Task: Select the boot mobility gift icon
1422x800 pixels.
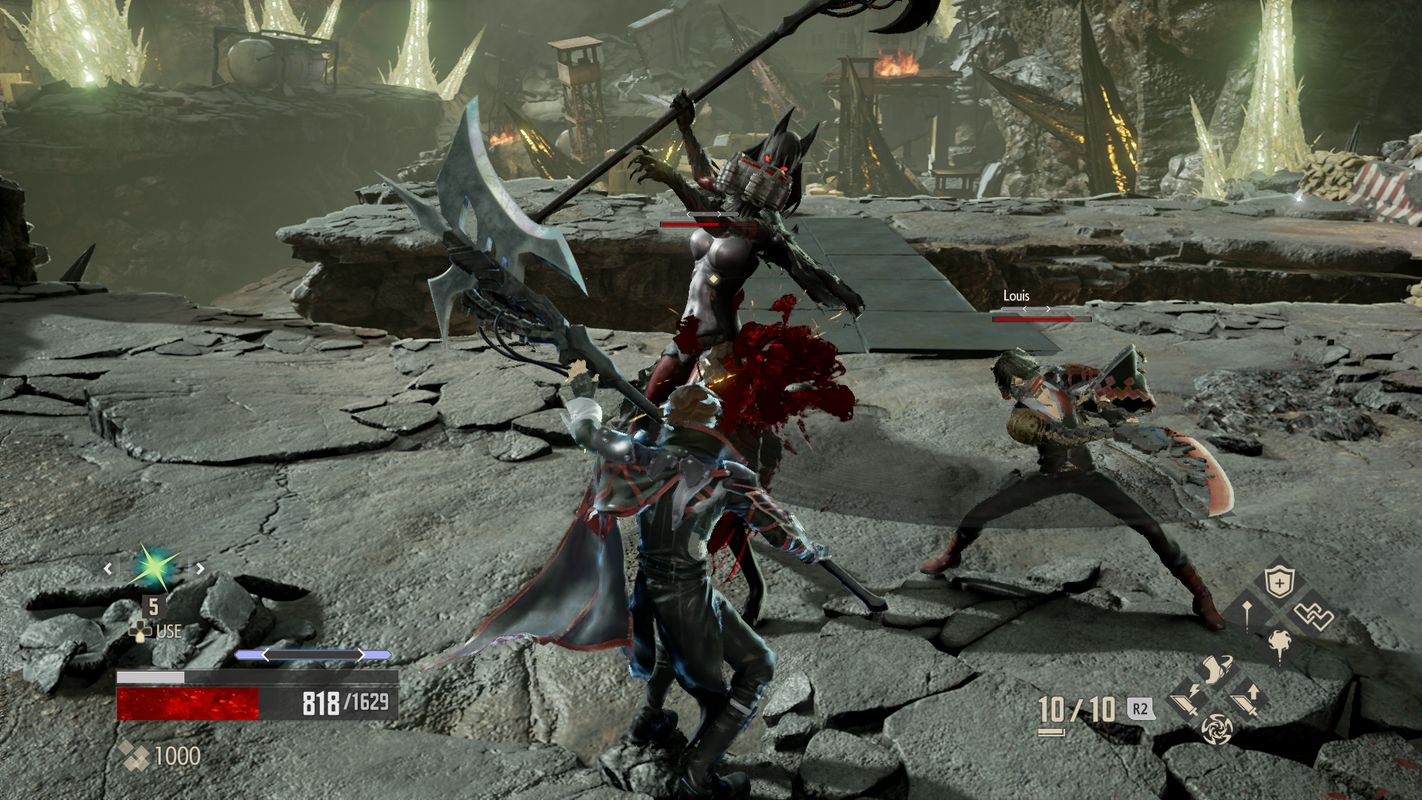Action: (x=1215, y=667)
